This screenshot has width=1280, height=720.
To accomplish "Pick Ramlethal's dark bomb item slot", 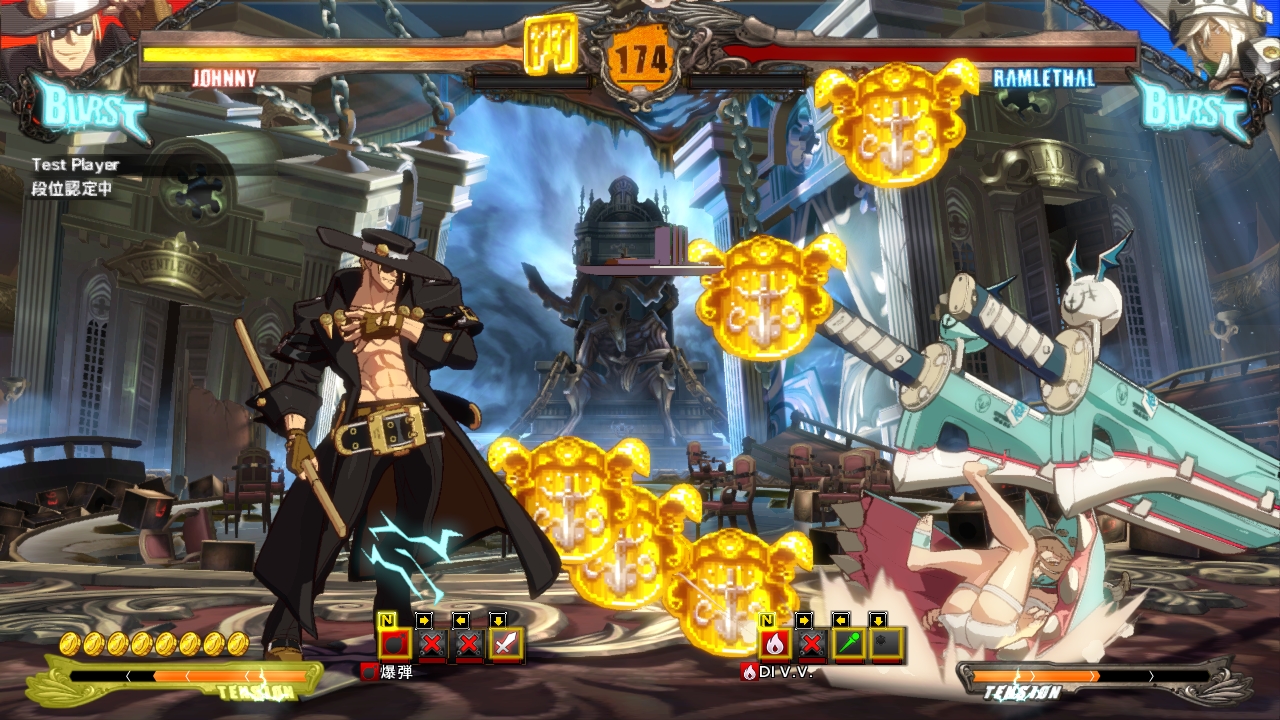I will coord(886,644).
